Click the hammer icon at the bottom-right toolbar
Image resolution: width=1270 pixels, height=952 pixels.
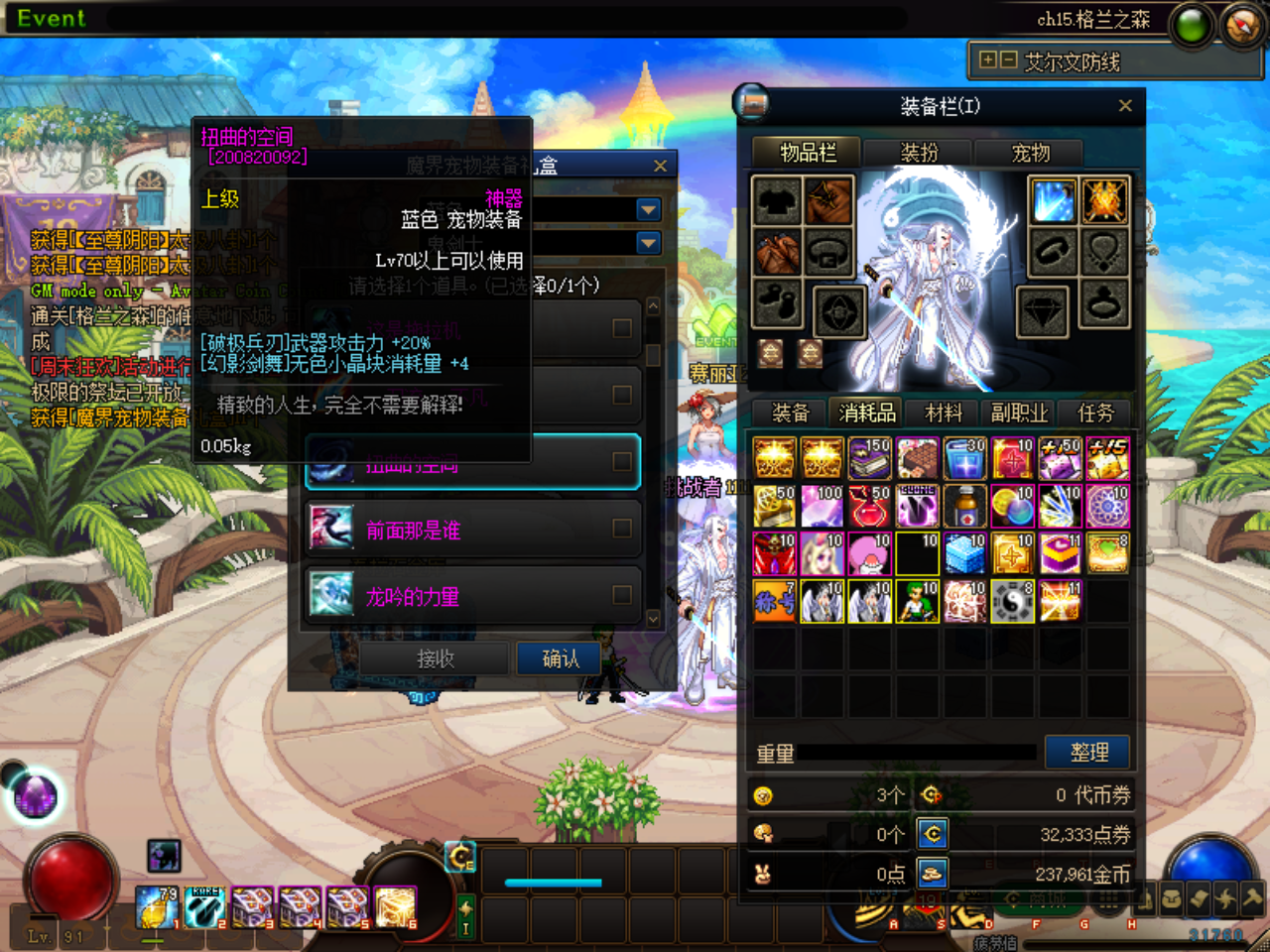1252,898
